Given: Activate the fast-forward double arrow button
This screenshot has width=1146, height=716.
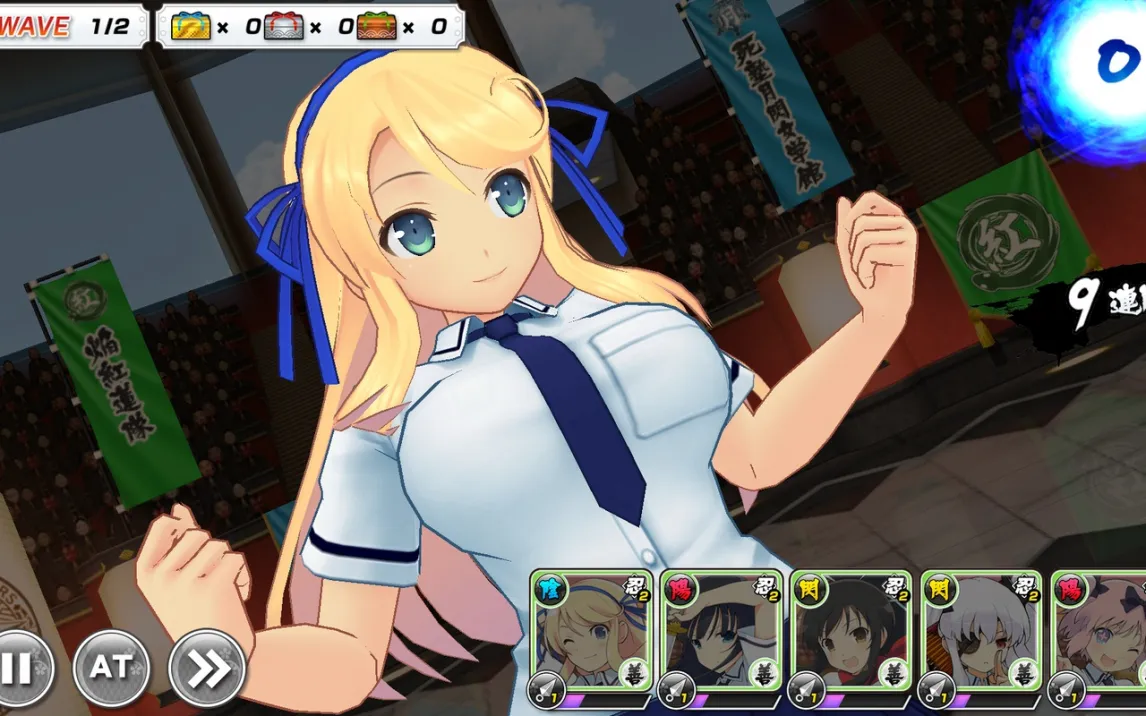Looking at the screenshot, I should (207, 667).
